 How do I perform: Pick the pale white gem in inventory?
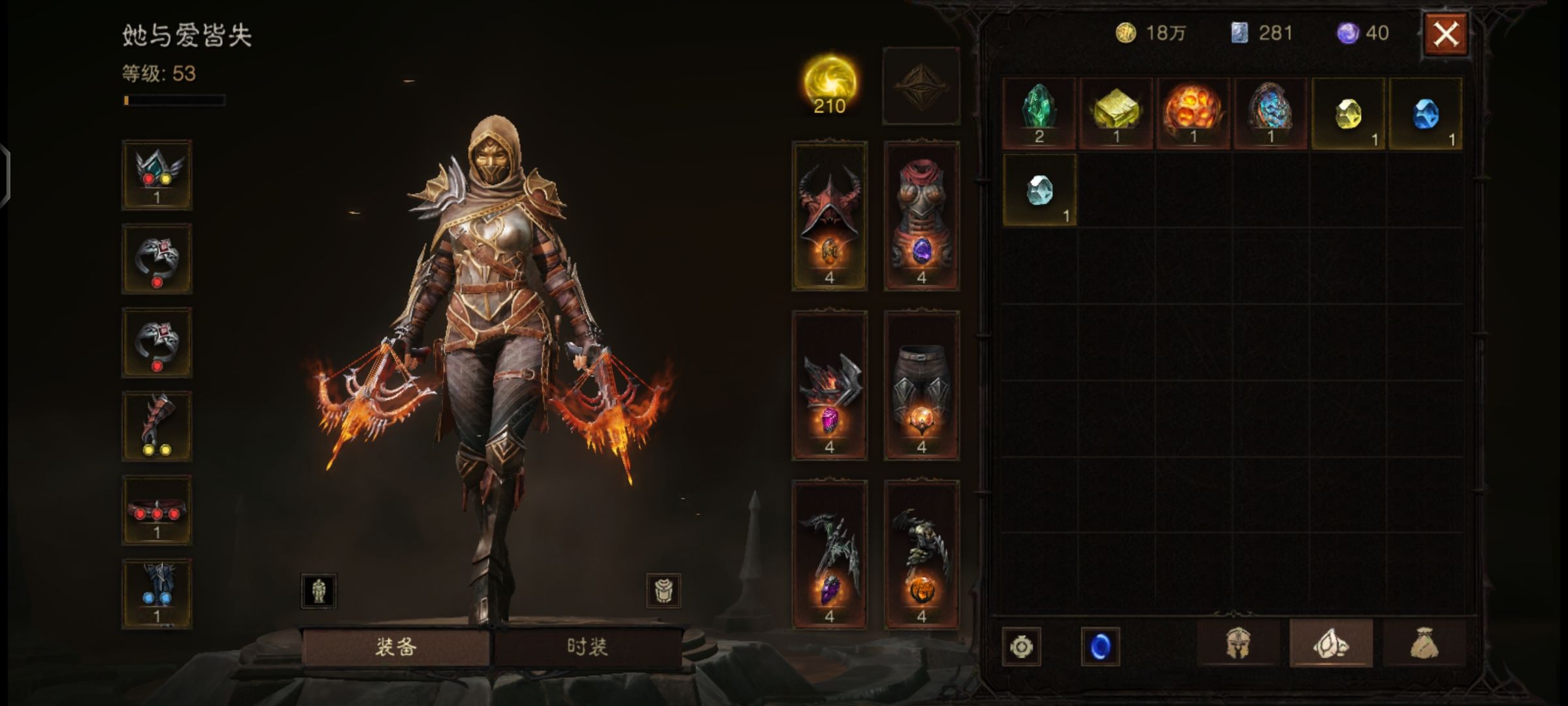click(1039, 190)
